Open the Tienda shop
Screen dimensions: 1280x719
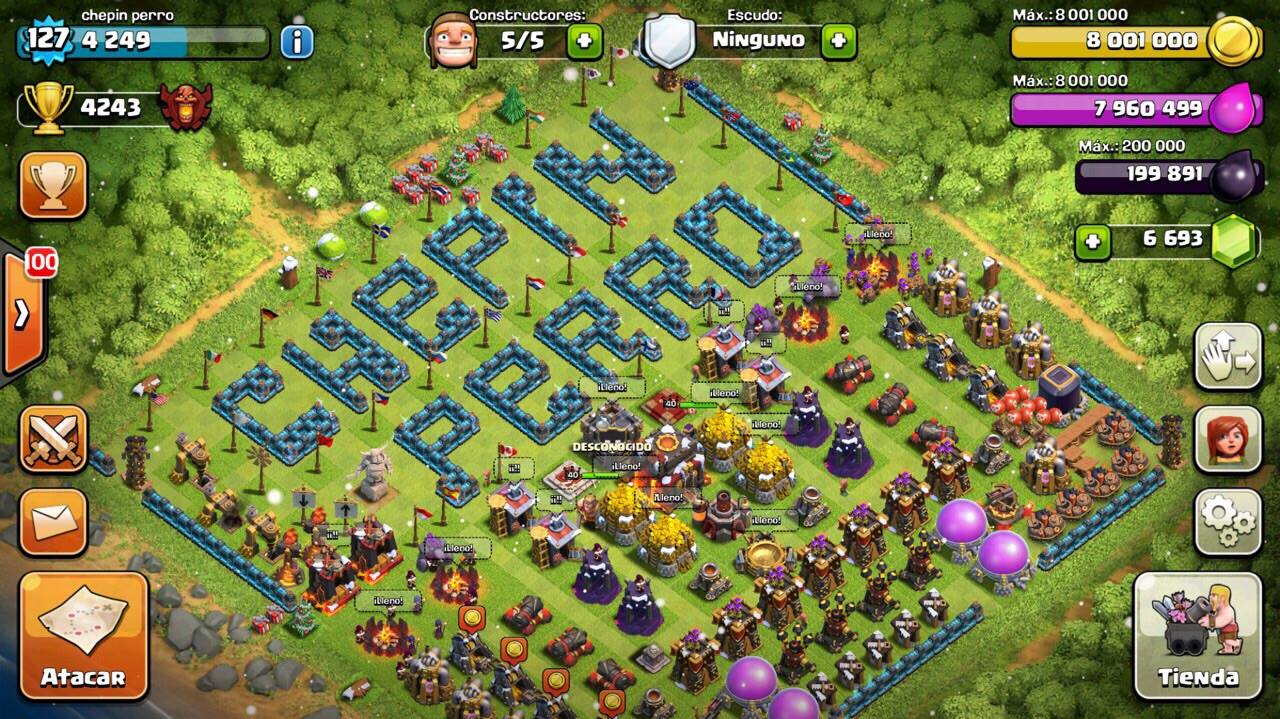coord(1197,635)
